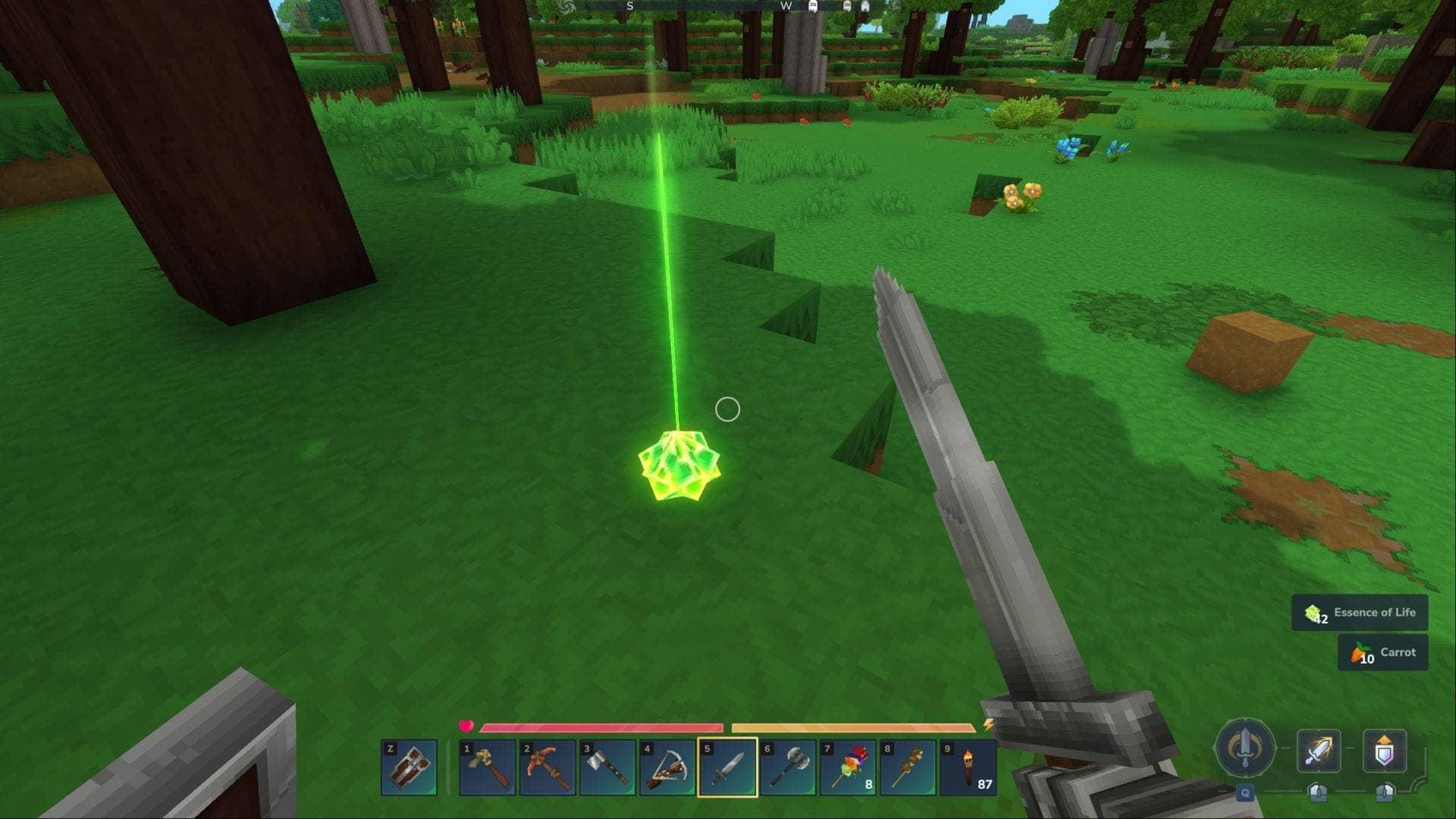Click the sword slash attack icon

point(1319,751)
